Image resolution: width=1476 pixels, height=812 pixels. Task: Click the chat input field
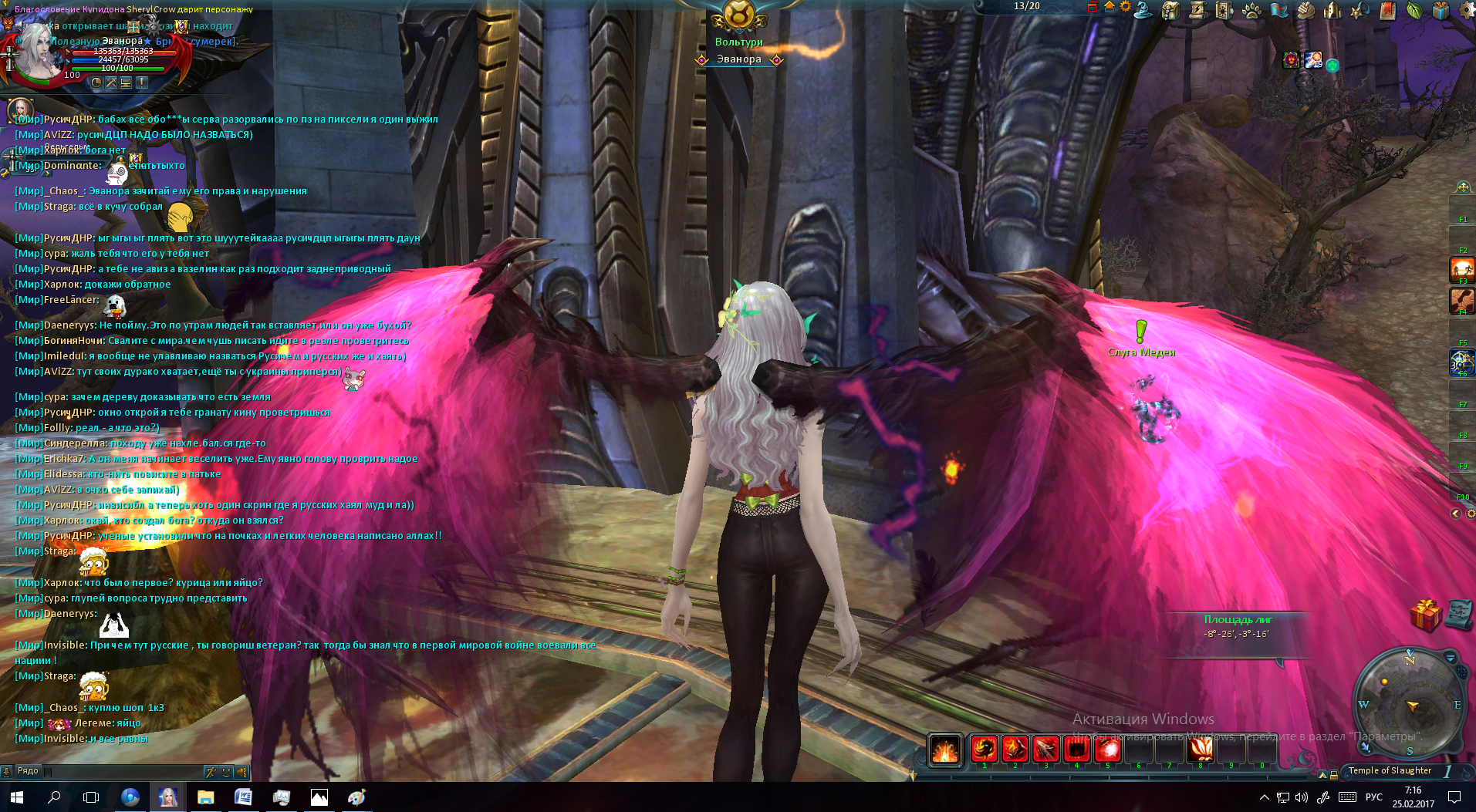click(123, 771)
